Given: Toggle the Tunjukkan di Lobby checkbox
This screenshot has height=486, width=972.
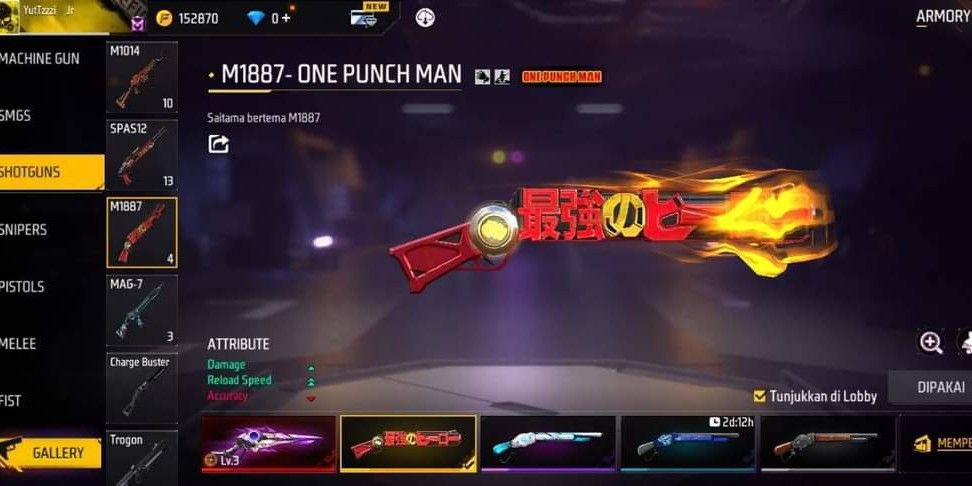Looking at the screenshot, I should [760, 396].
